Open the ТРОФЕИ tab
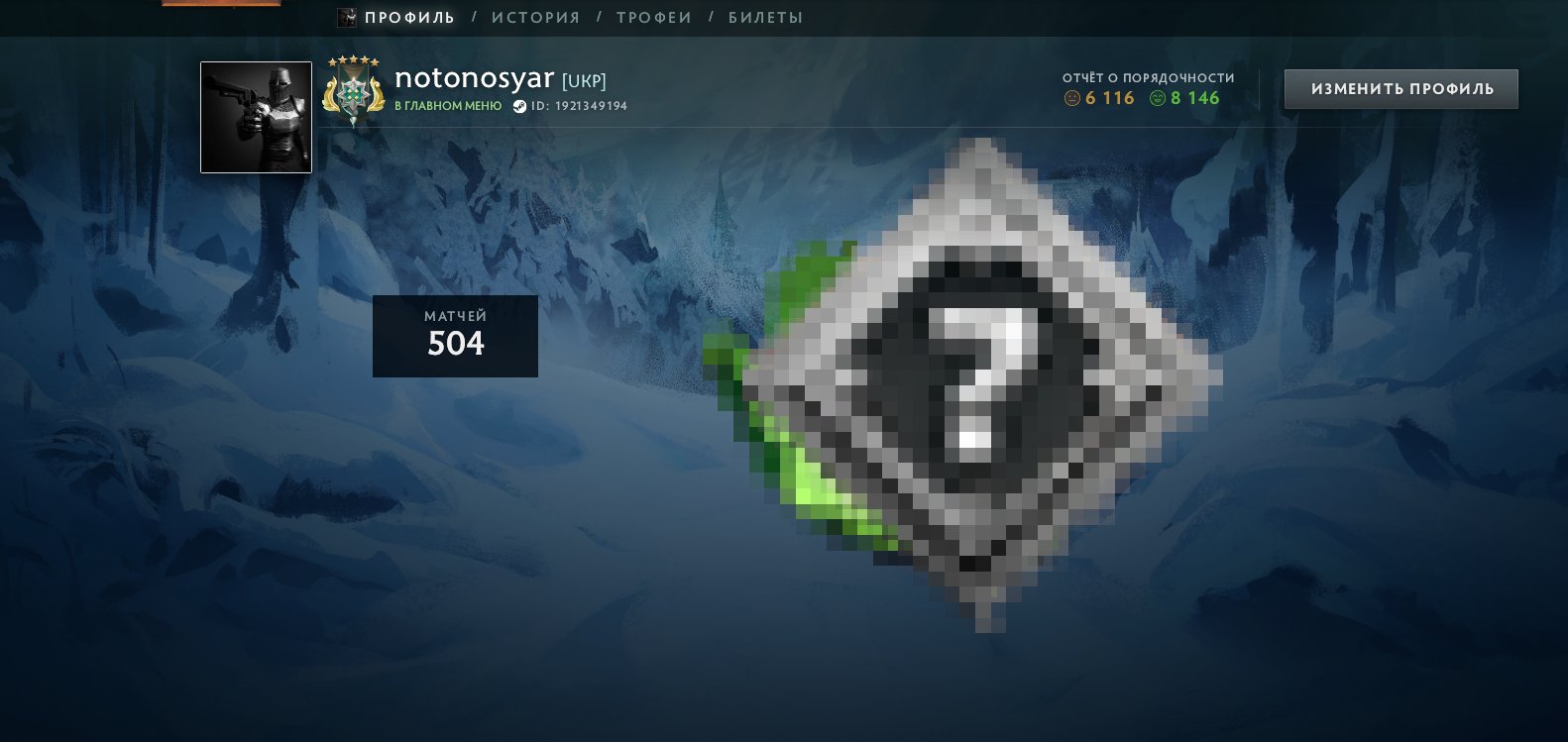Screen dimensions: 1568x742 pos(653,17)
